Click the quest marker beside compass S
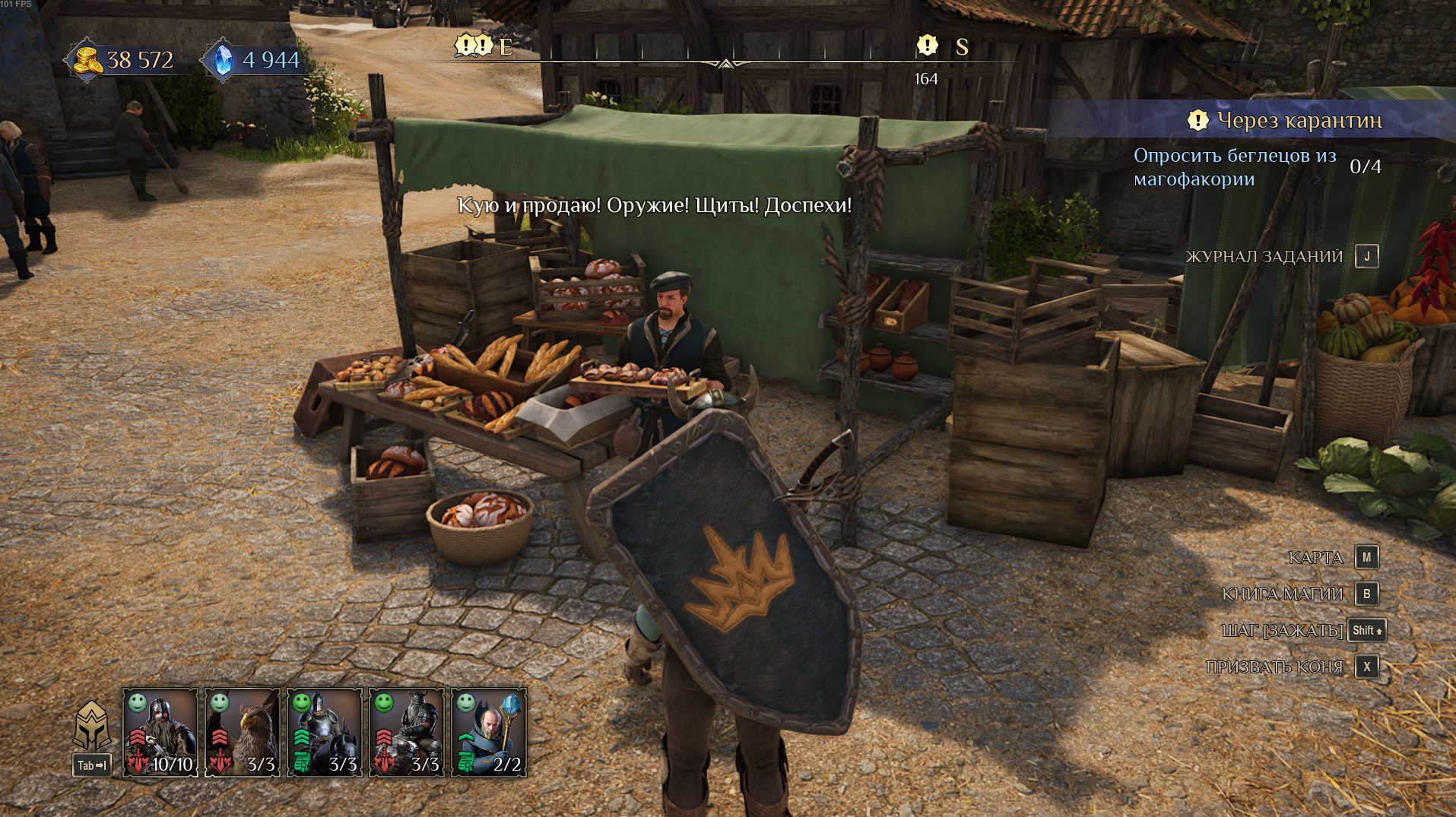 click(927, 46)
